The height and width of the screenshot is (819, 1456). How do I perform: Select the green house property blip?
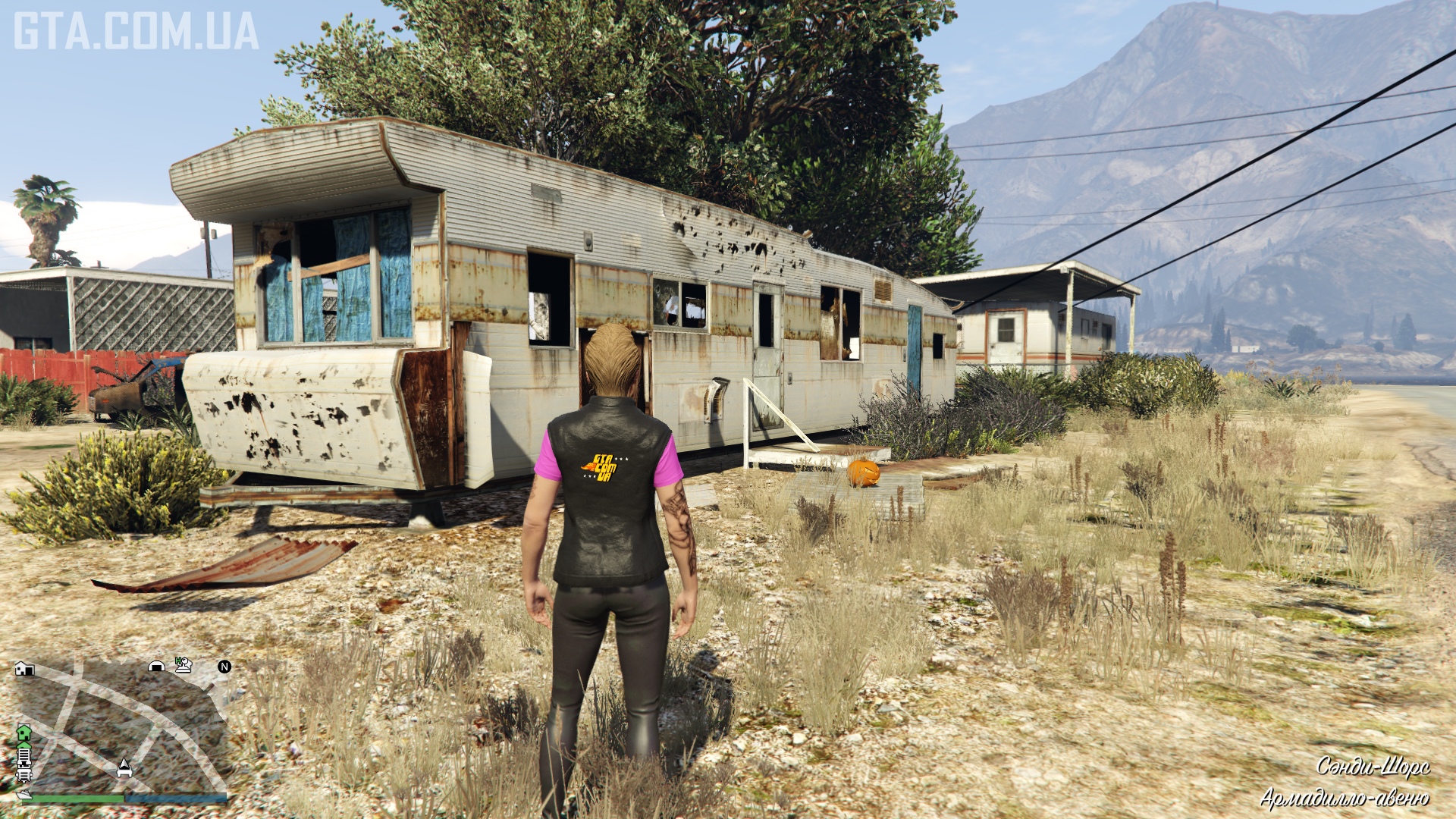[x=24, y=733]
